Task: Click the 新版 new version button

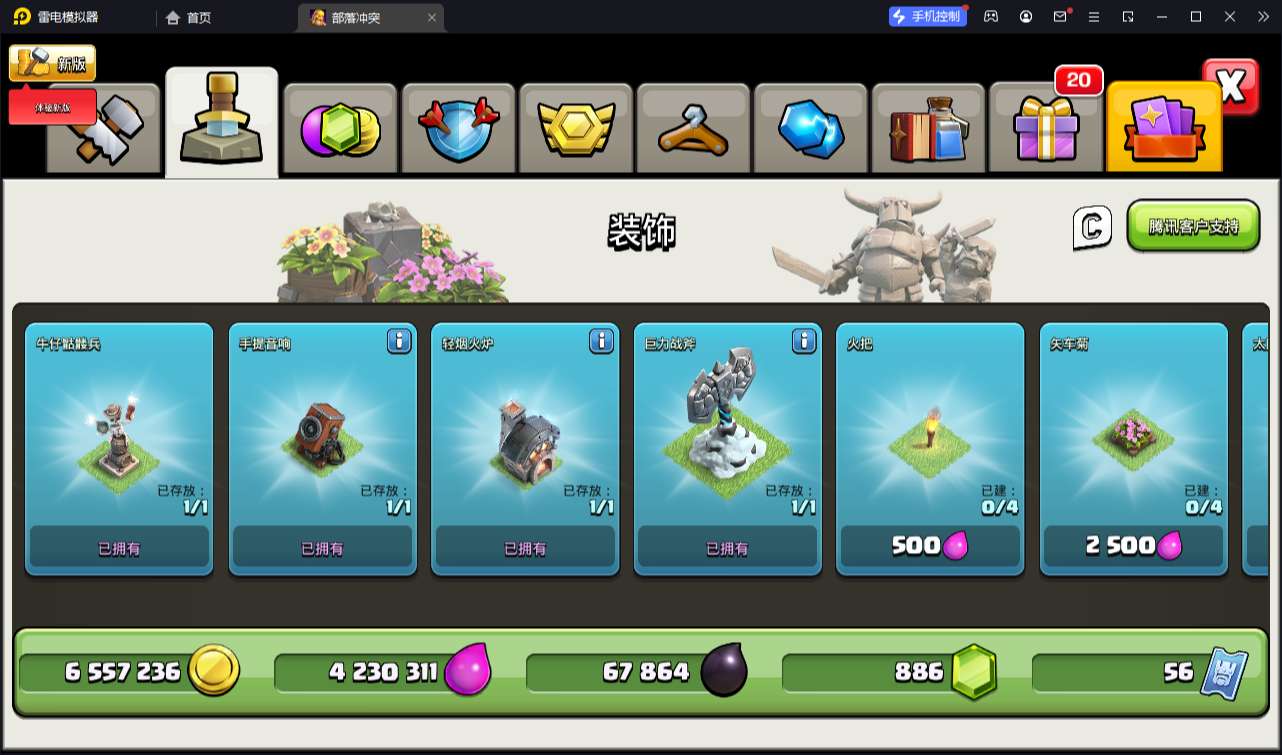Action: (x=53, y=63)
